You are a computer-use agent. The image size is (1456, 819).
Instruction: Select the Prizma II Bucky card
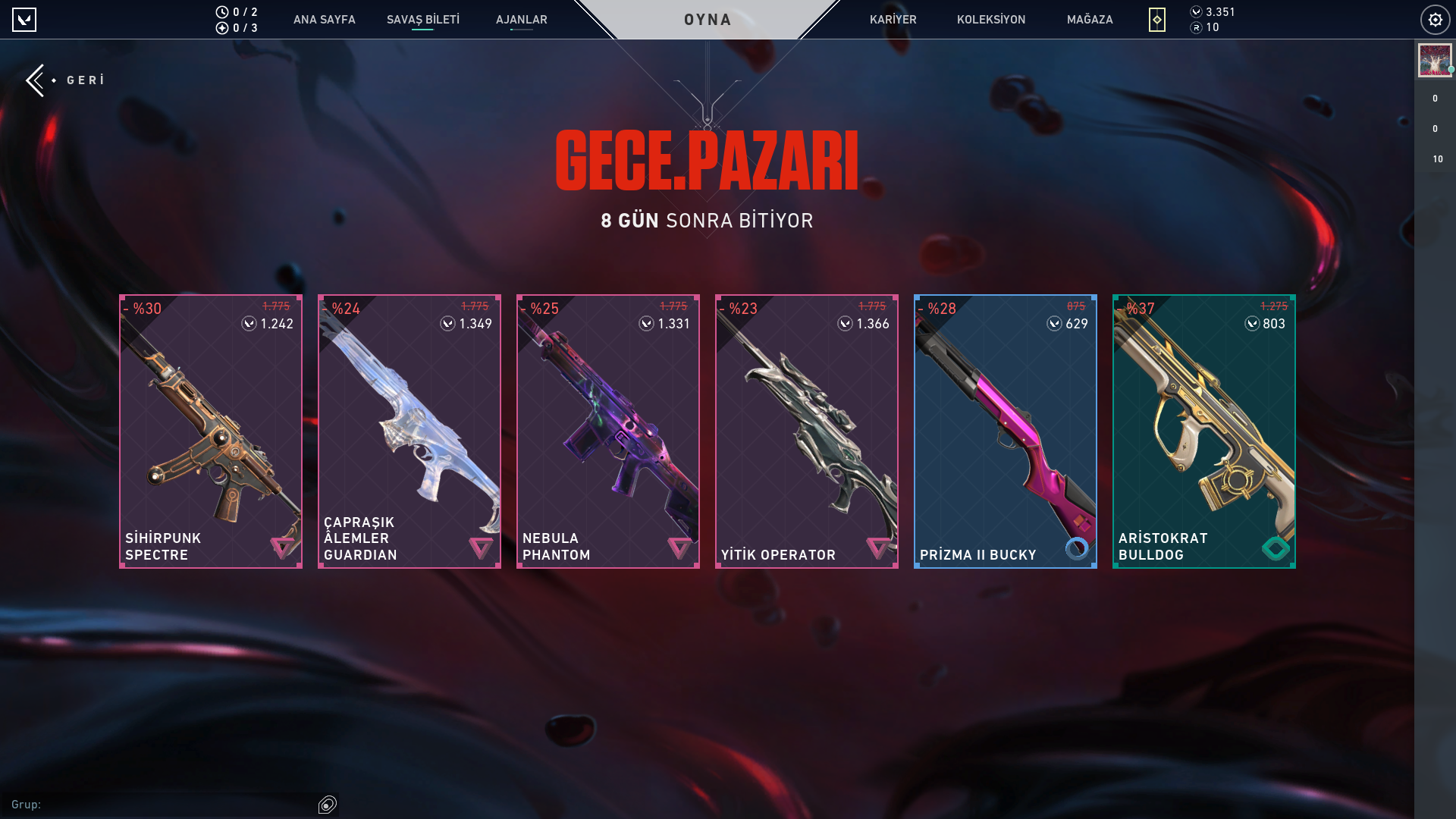(1006, 431)
